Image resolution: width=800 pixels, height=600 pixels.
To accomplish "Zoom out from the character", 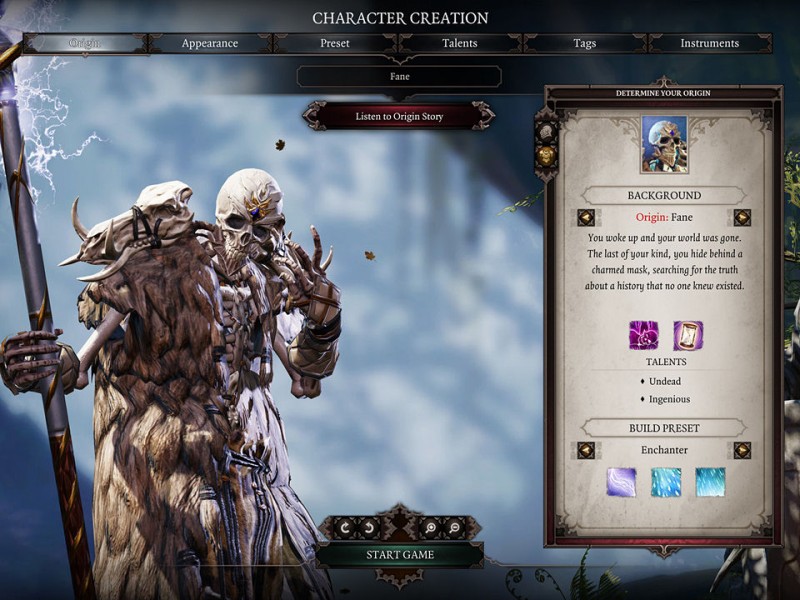I will [x=454, y=527].
